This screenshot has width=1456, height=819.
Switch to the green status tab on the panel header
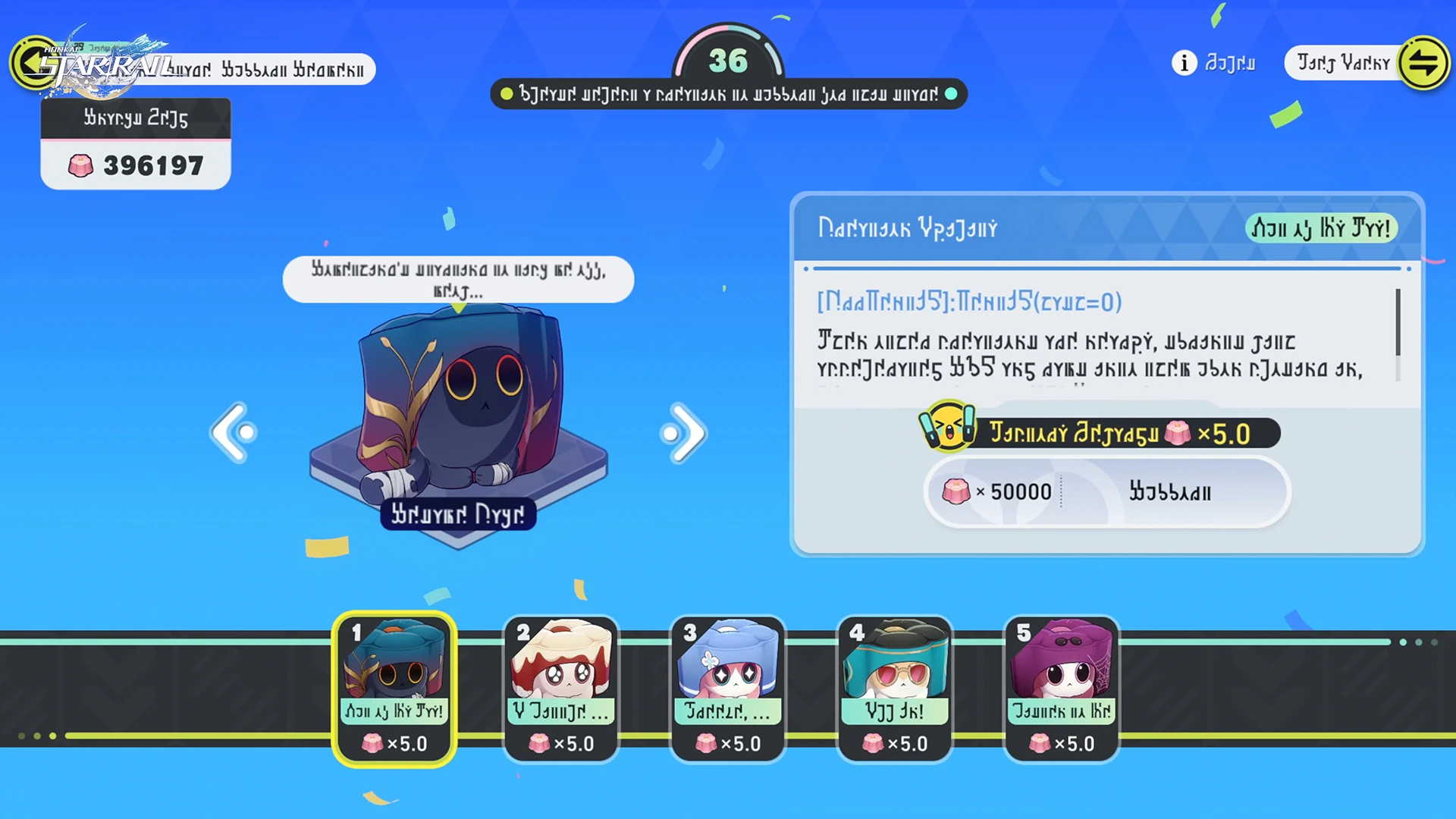(1321, 228)
